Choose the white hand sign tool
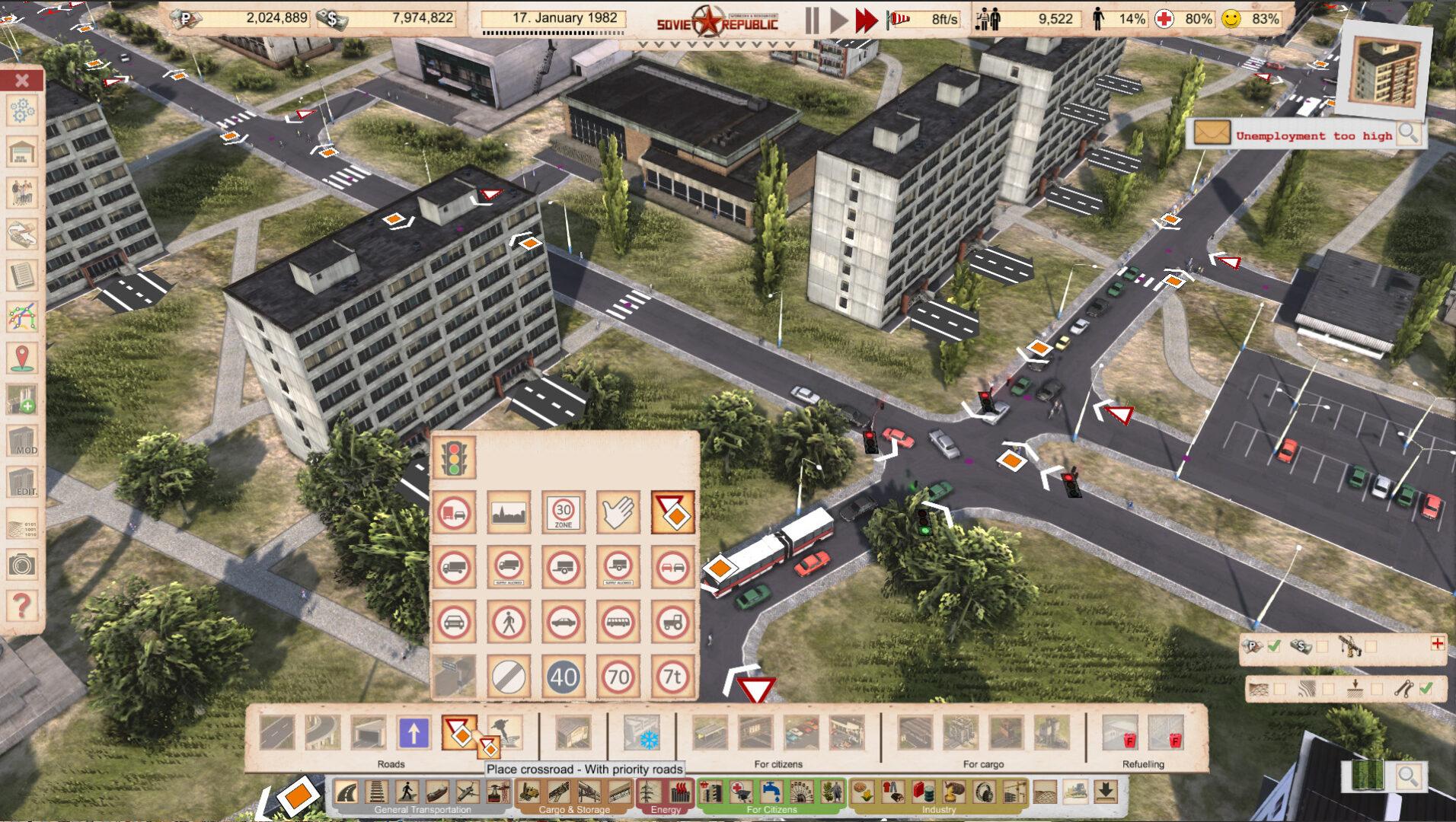Viewport: 1456px width, 822px height. click(618, 512)
